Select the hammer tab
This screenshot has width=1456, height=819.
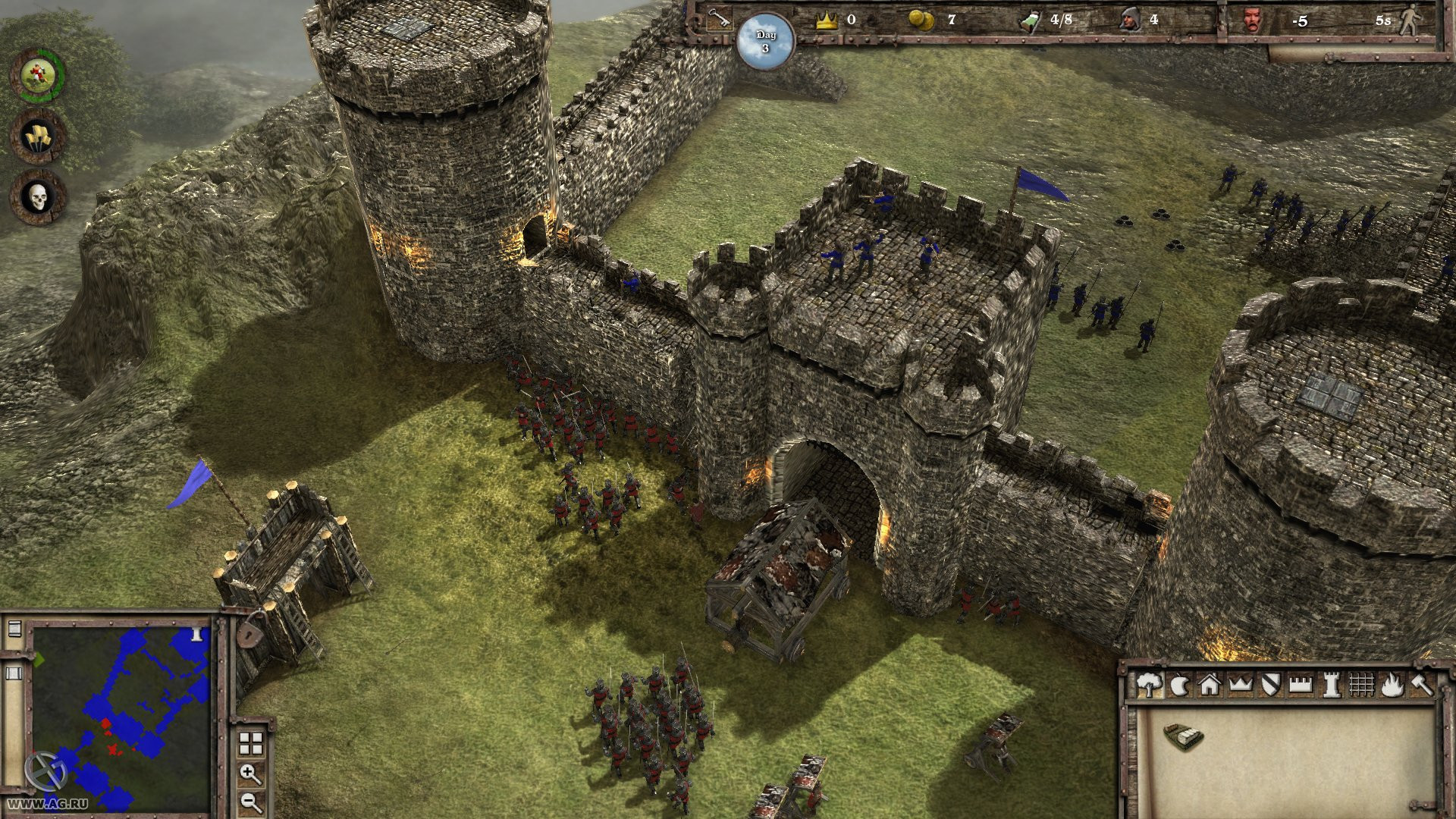pos(1421,685)
